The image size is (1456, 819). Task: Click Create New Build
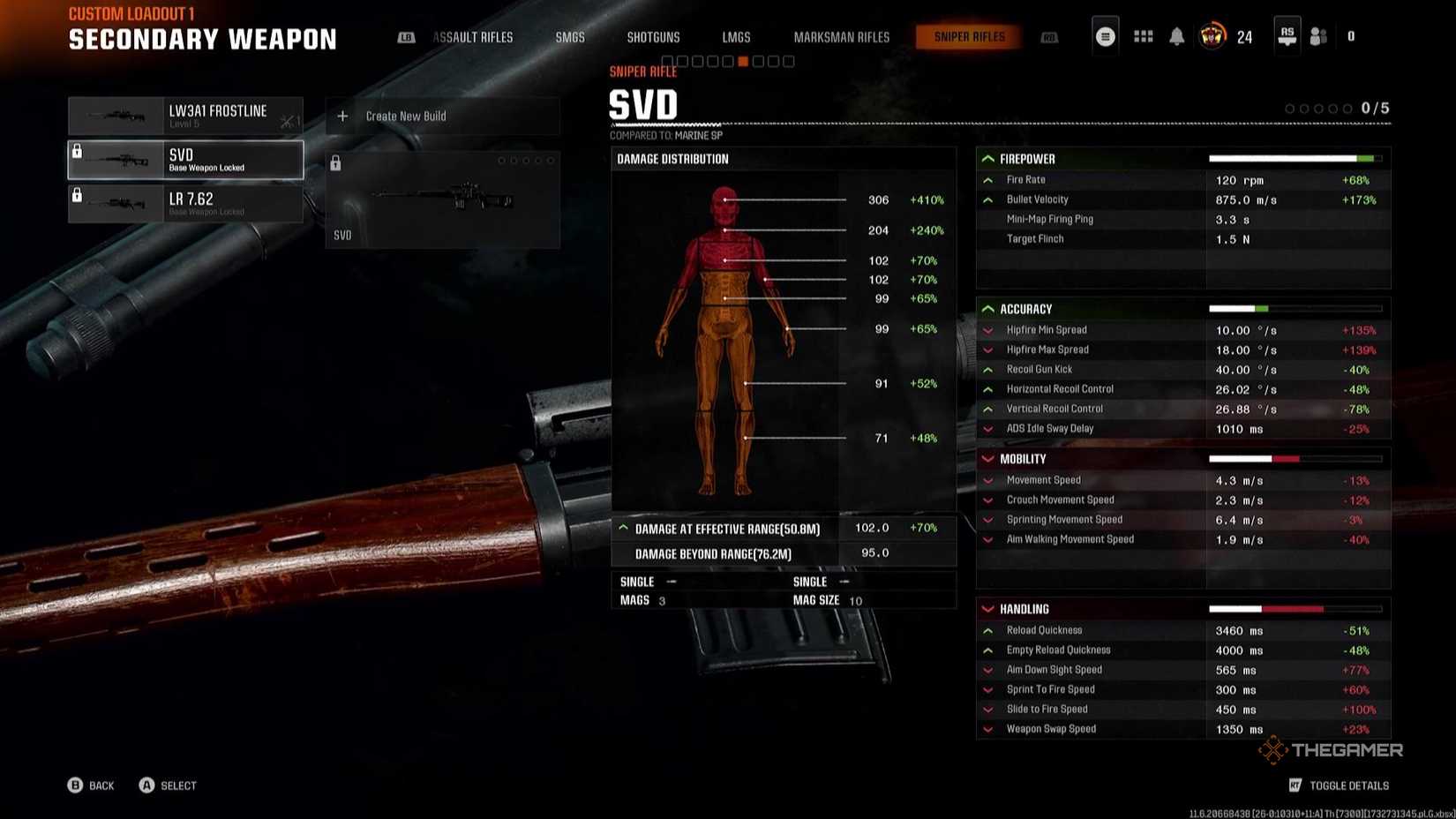click(x=406, y=116)
